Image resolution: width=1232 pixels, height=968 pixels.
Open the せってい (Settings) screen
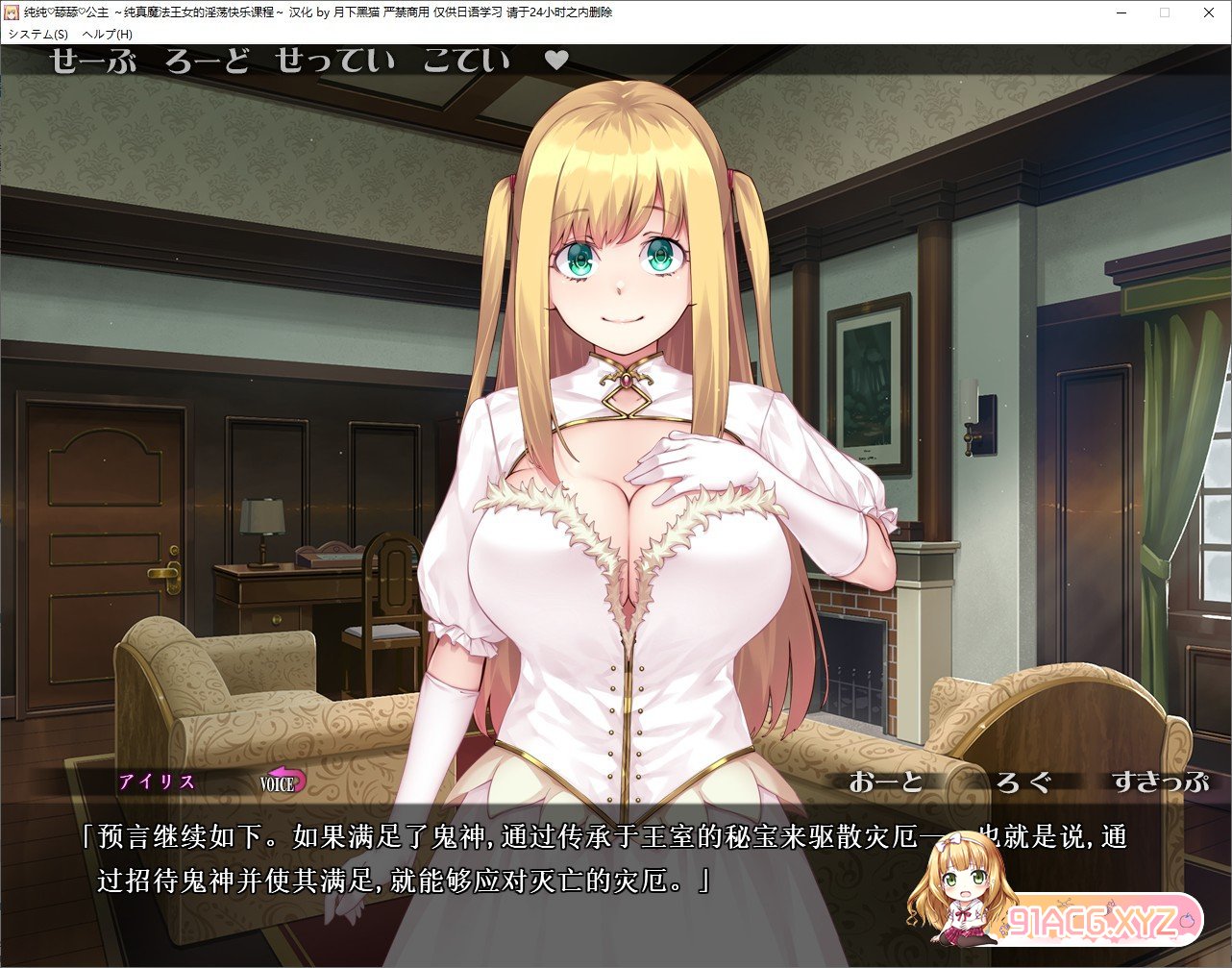(334, 62)
